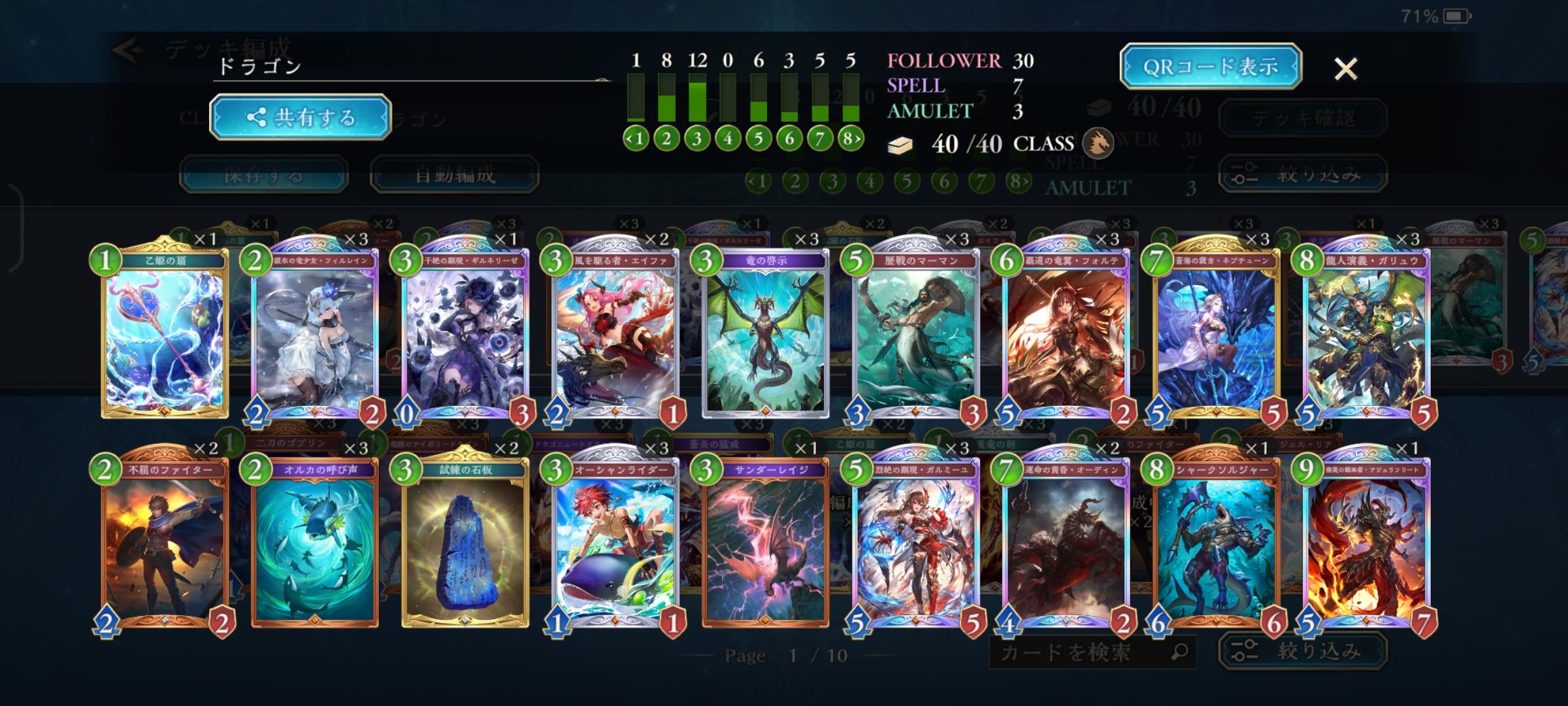This screenshot has width=1568, height=706.
Task: Open the 不屈のファイター card
Action: [x=165, y=543]
